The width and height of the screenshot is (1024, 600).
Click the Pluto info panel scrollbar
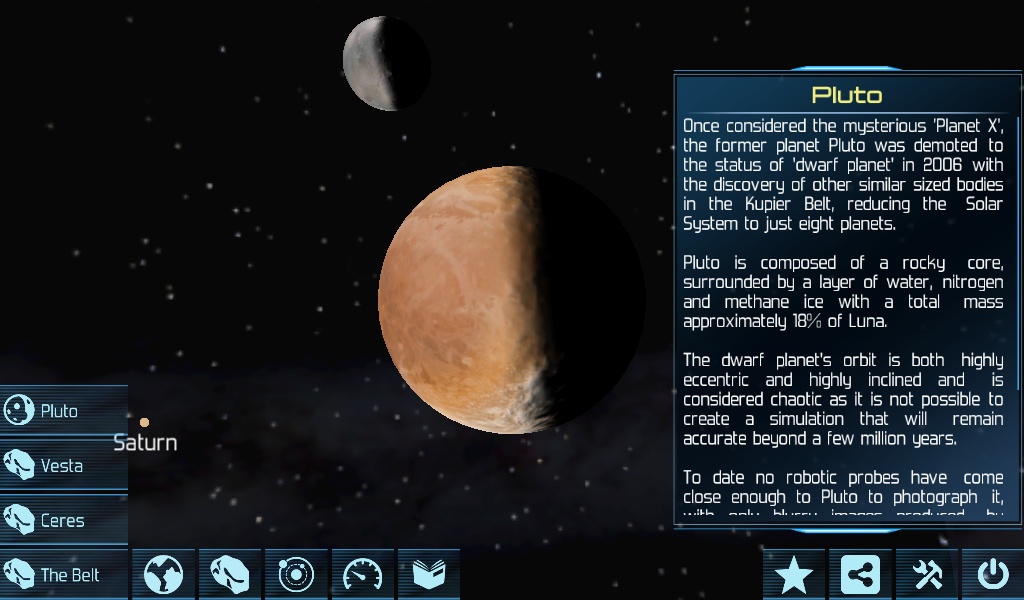[x=1017, y=252]
